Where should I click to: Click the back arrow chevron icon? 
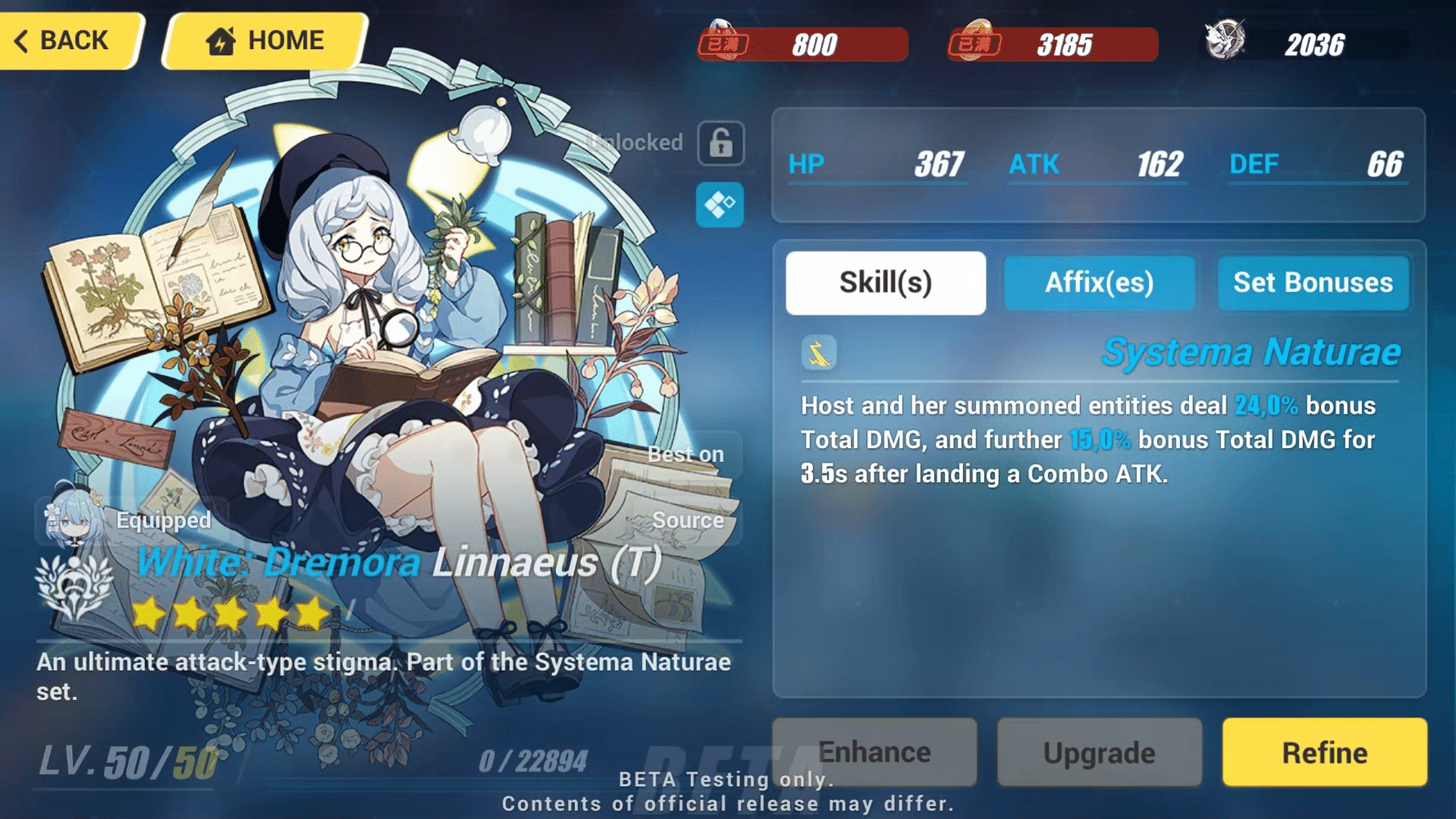pyautogui.click(x=23, y=39)
